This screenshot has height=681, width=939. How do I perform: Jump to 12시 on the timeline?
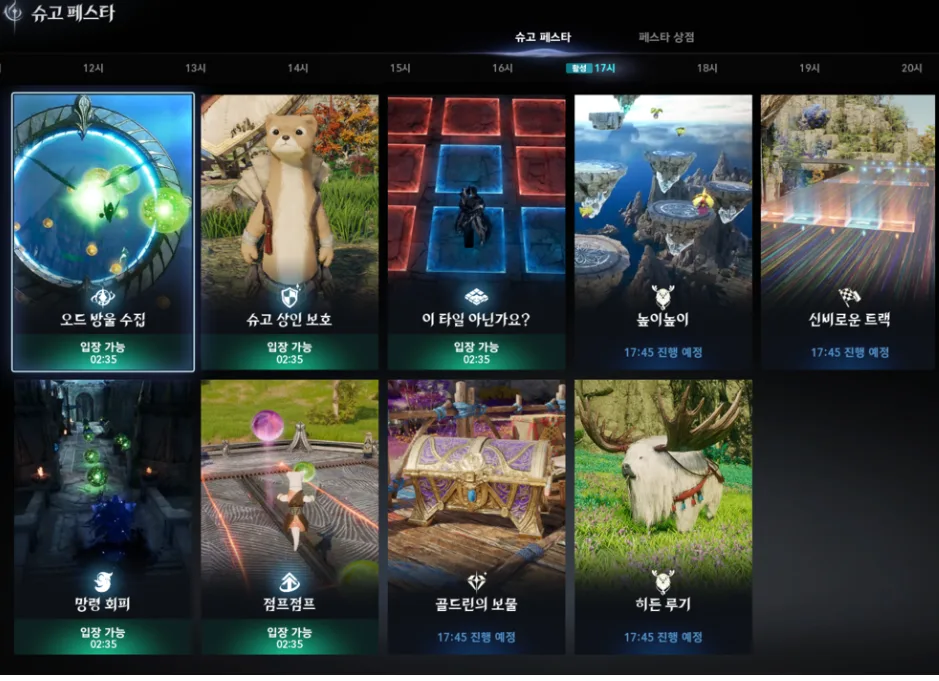(93, 68)
